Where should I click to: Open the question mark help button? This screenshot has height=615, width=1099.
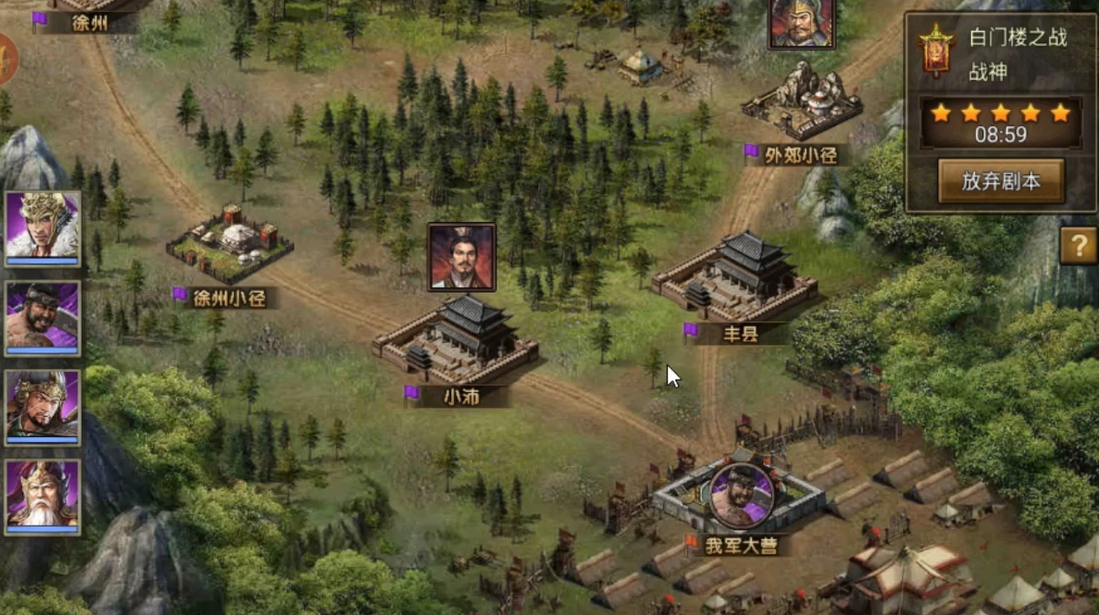(1078, 245)
